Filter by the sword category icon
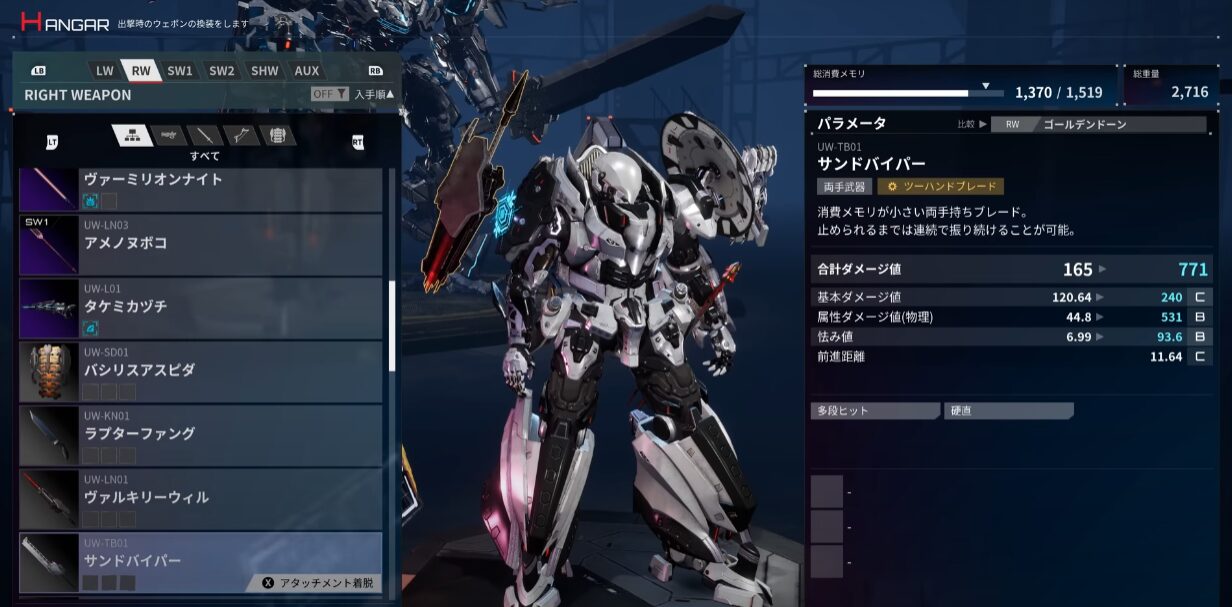Image resolution: width=1232 pixels, height=607 pixels. 204,136
